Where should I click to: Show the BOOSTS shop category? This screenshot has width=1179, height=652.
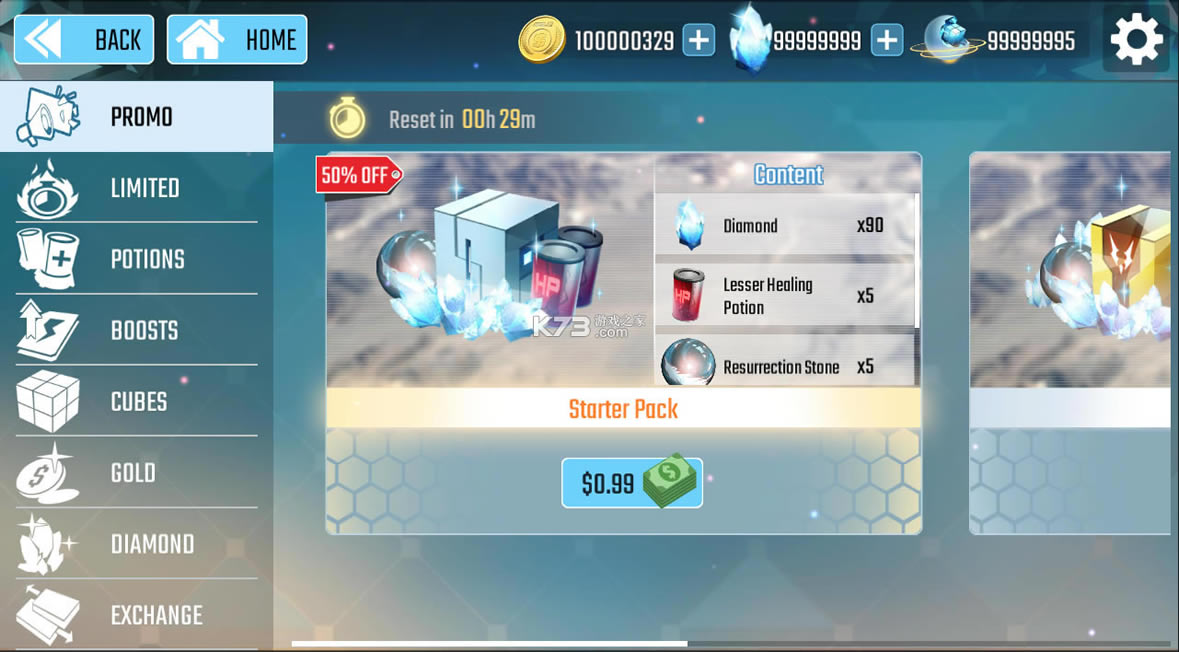point(136,330)
